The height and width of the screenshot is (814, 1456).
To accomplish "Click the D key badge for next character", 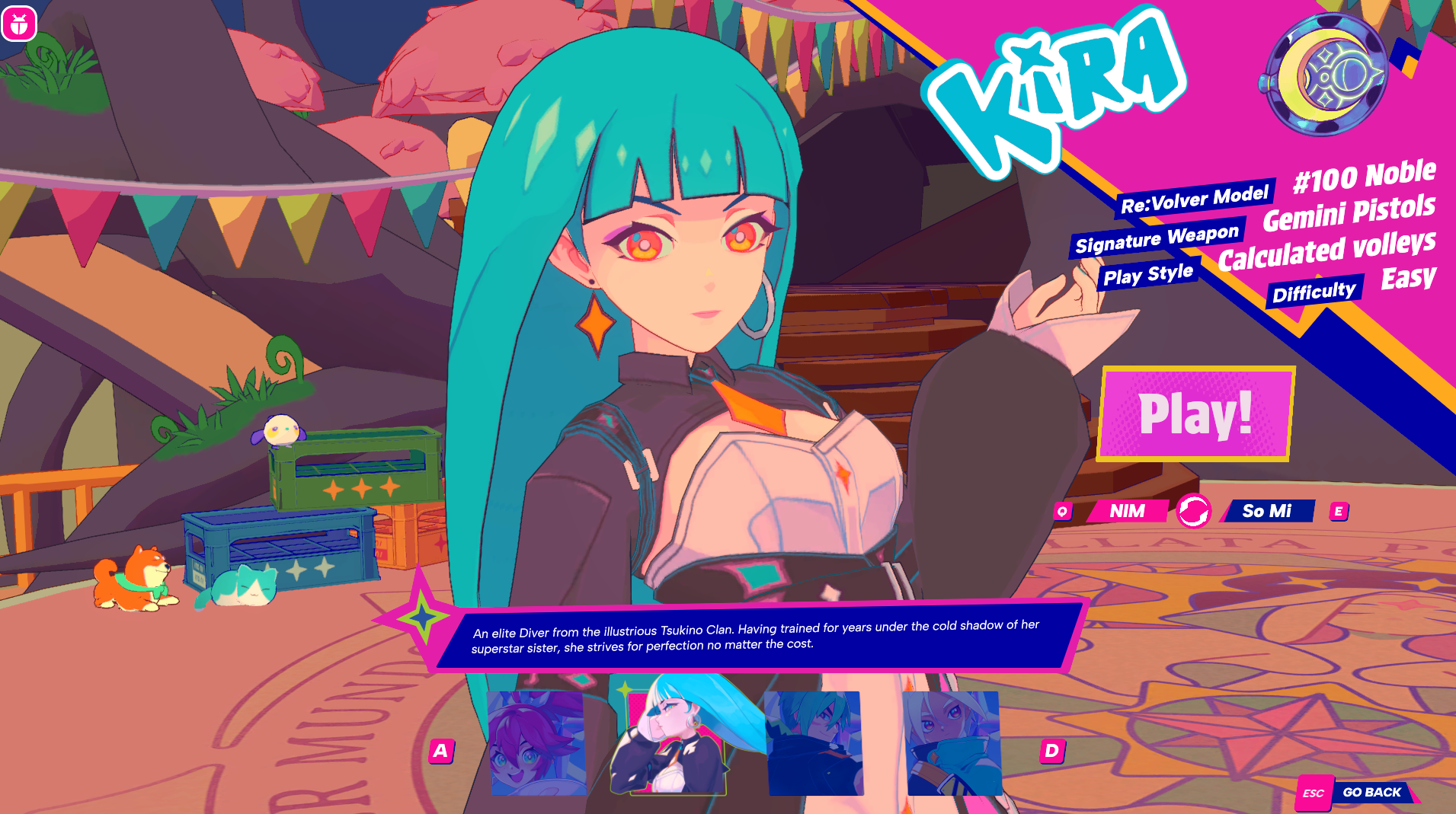I will tap(1051, 749).
